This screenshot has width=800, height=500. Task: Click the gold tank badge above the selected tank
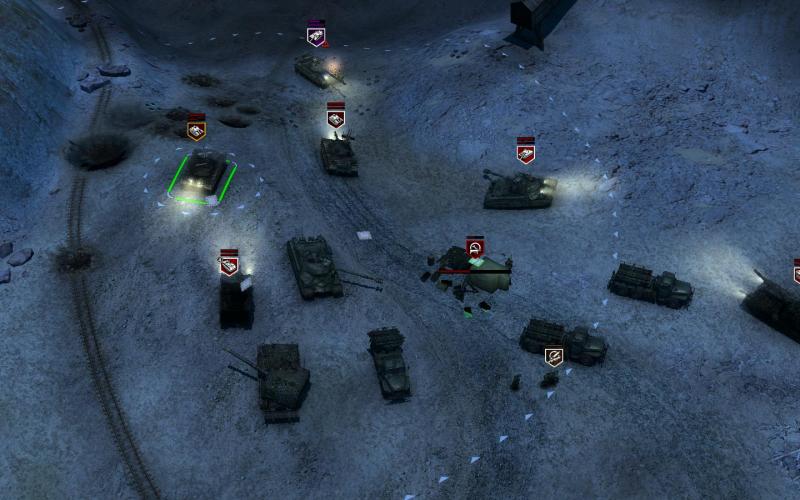pos(197,129)
